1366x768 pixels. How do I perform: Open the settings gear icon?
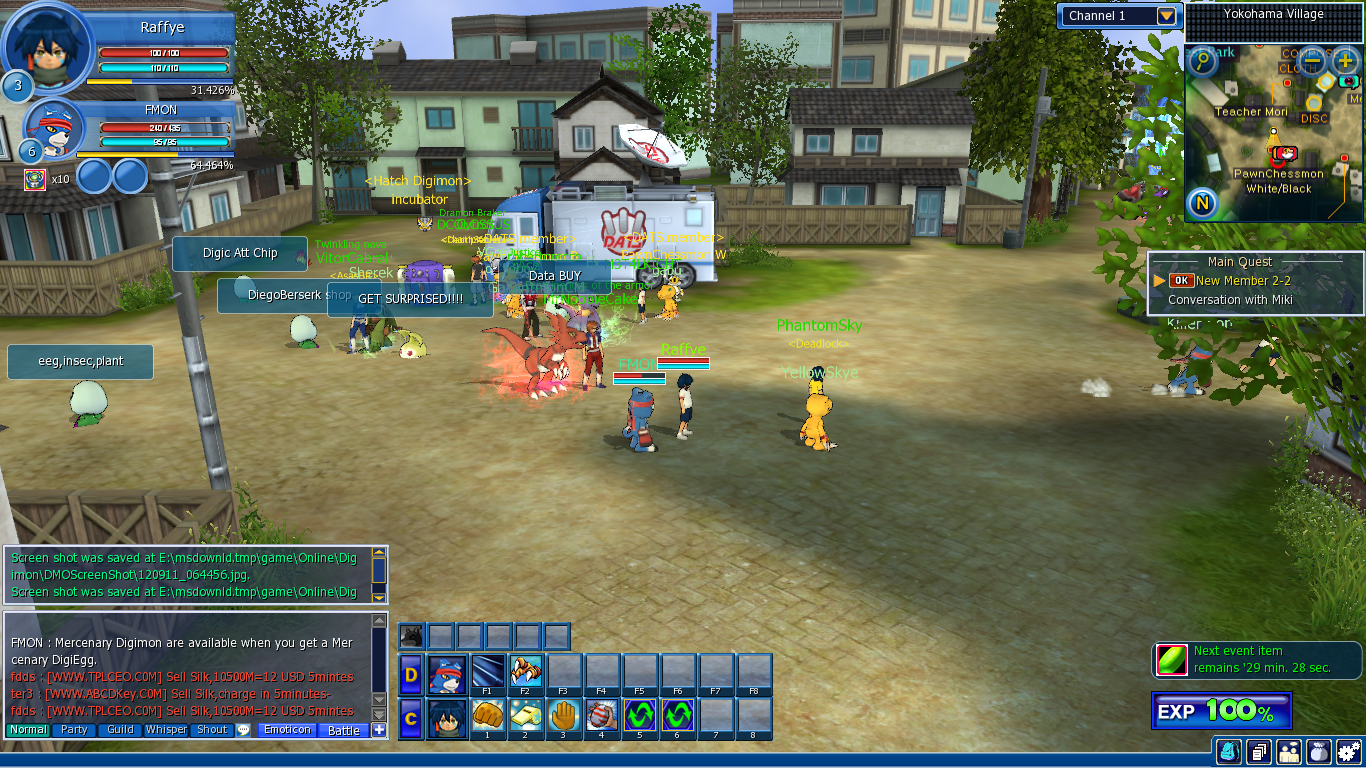[1348, 752]
